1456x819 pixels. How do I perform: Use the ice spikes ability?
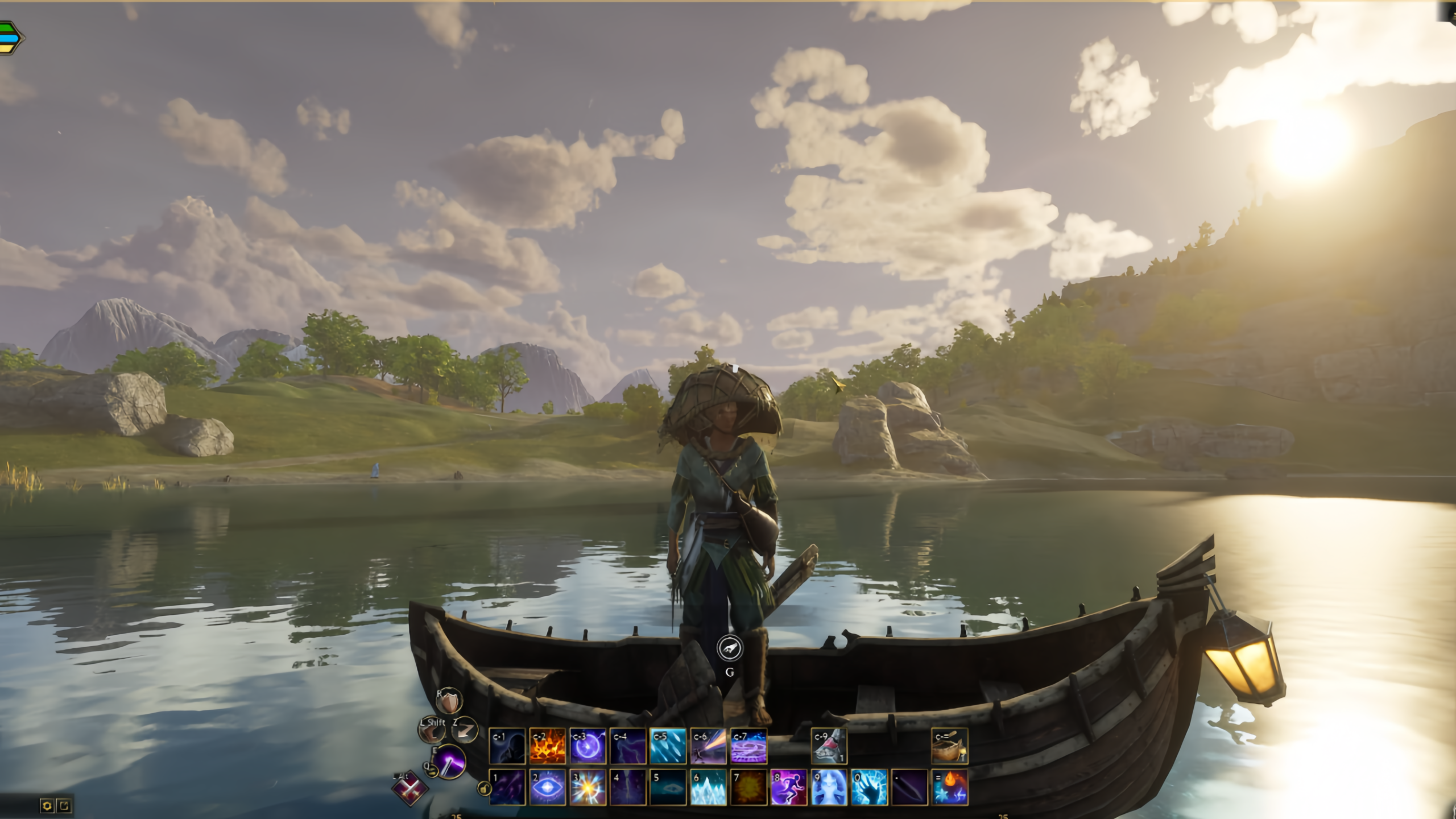tap(708, 787)
